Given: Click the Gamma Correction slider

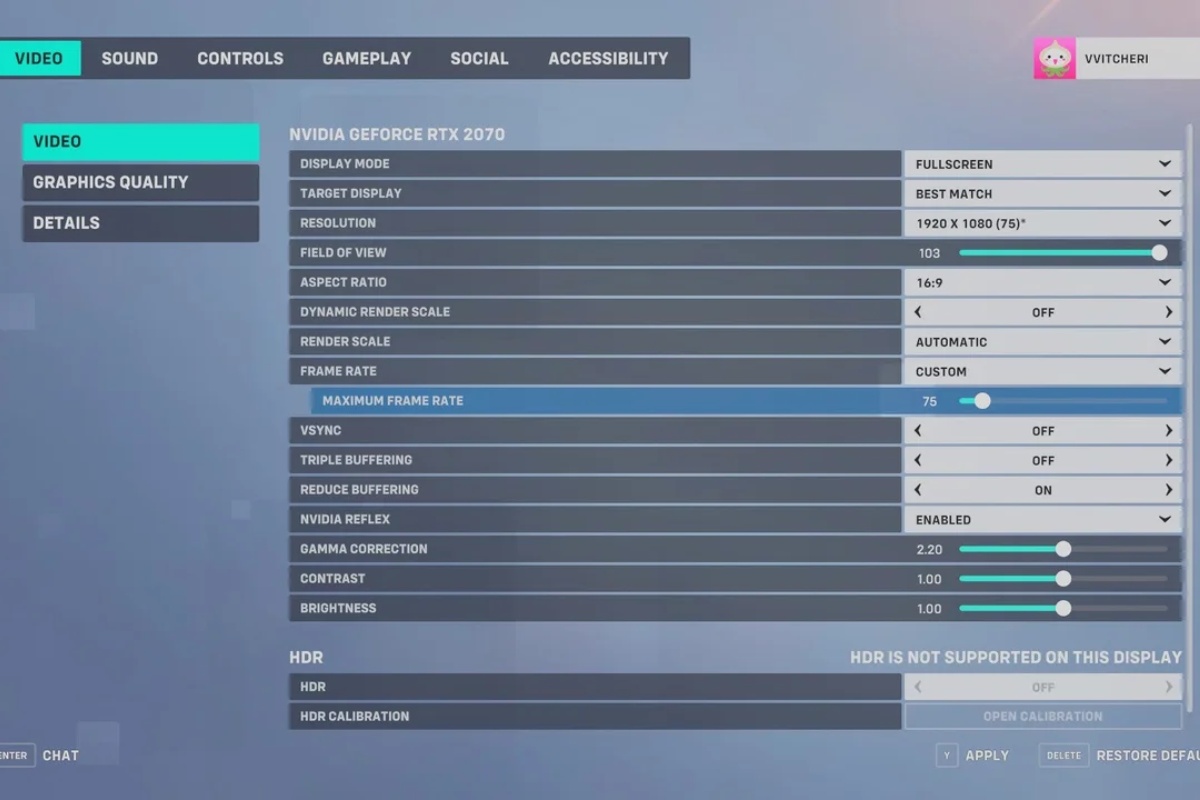Looking at the screenshot, I should [x=1062, y=549].
